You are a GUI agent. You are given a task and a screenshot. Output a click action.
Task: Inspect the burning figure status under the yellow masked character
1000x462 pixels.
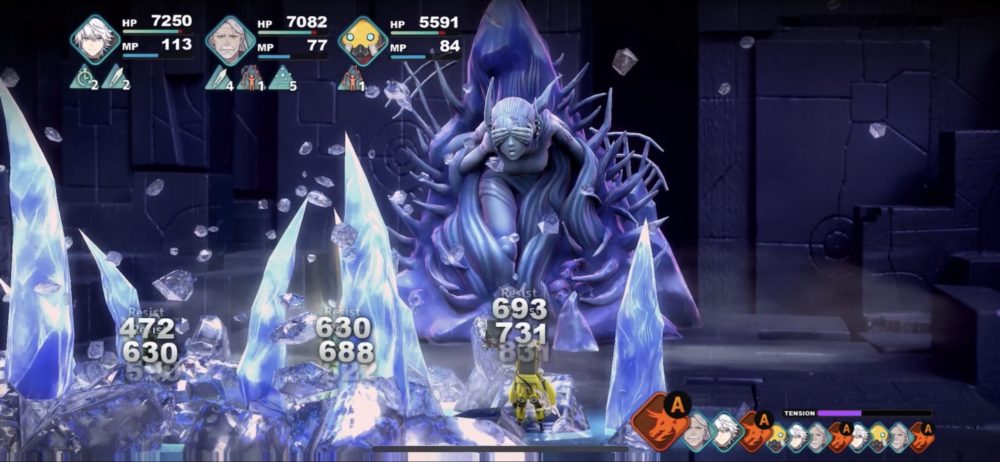pyautogui.click(x=351, y=76)
